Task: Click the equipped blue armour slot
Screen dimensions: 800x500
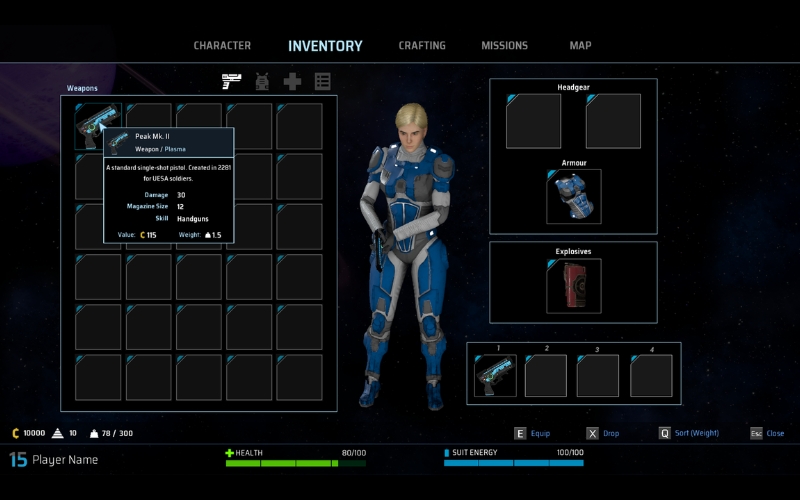Action: click(574, 196)
